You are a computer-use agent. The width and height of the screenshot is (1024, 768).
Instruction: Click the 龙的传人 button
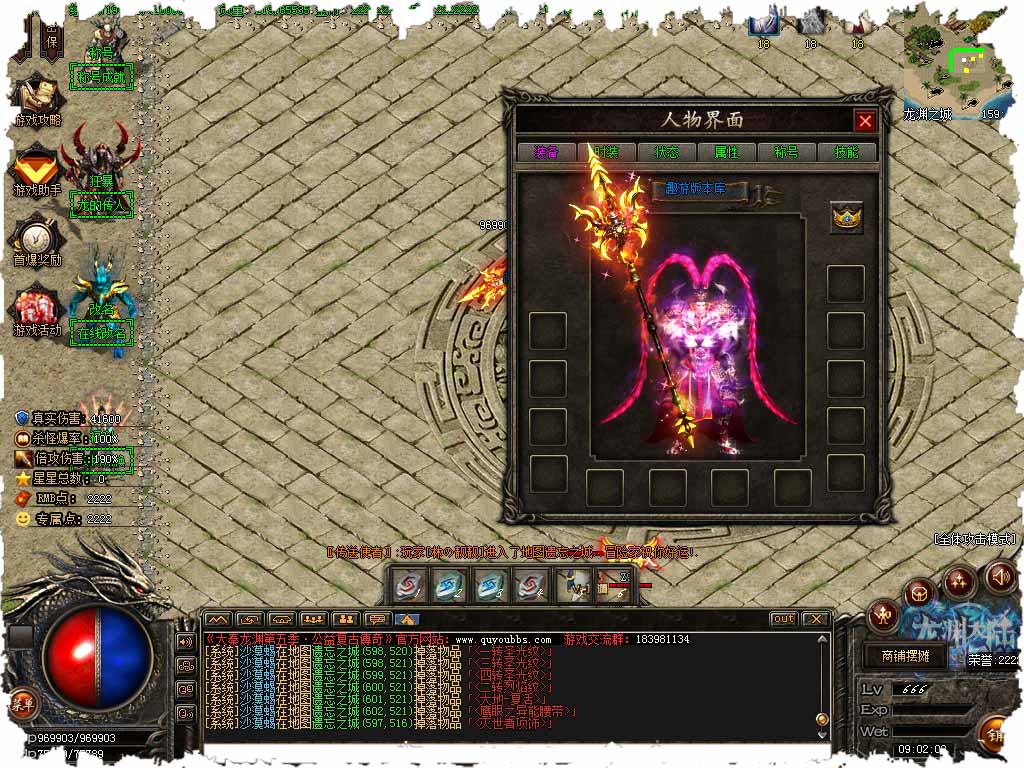102,205
